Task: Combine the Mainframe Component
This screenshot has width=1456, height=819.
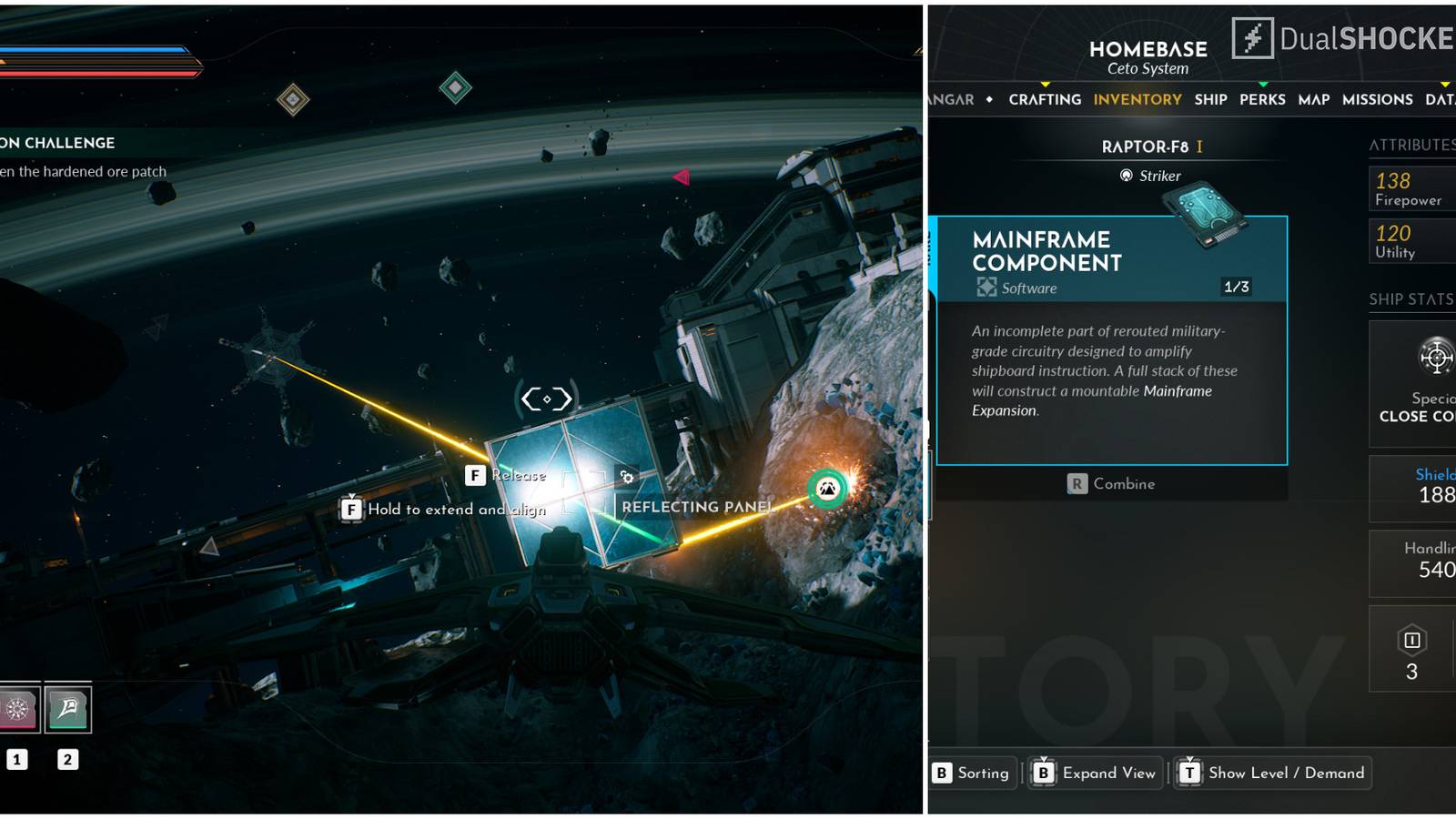Action: click(x=1112, y=484)
